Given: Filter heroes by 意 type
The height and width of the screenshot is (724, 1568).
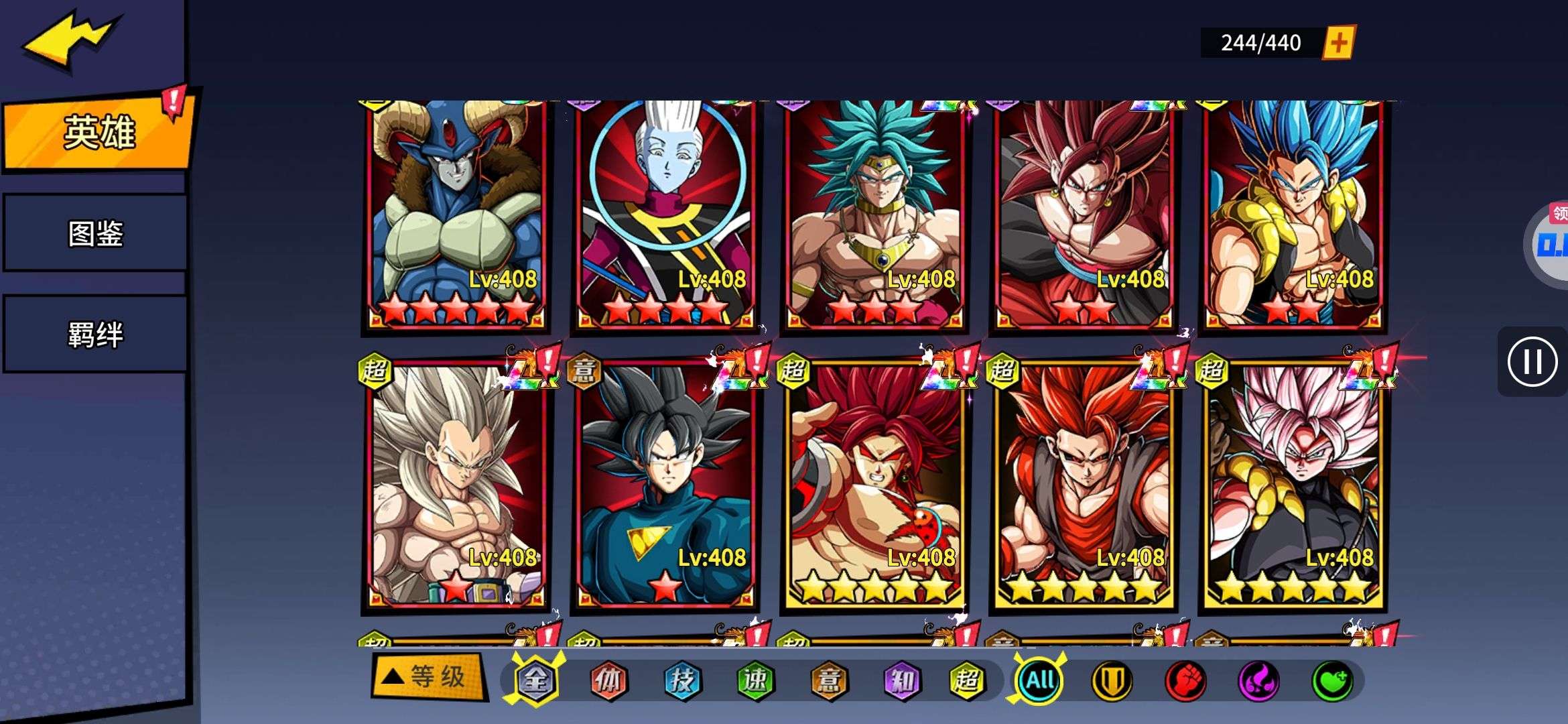Looking at the screenshot, I should [828, 680].
